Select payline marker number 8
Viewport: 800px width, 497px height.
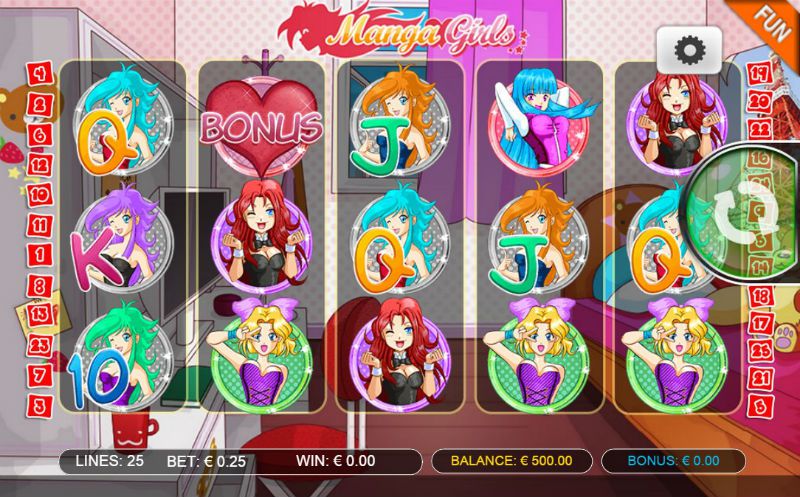point(40,286)
